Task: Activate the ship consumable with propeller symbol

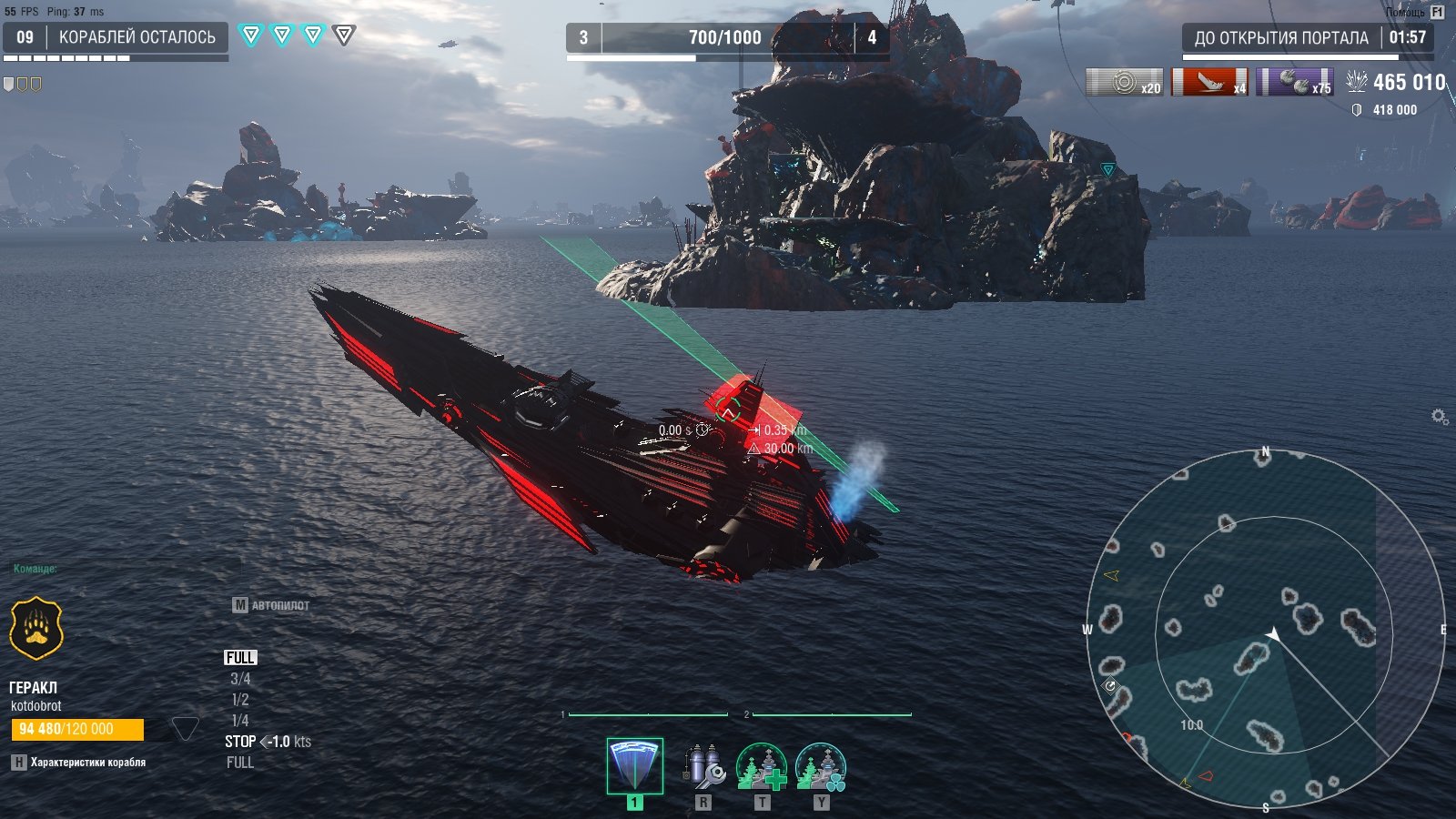Action: point(821,766)
